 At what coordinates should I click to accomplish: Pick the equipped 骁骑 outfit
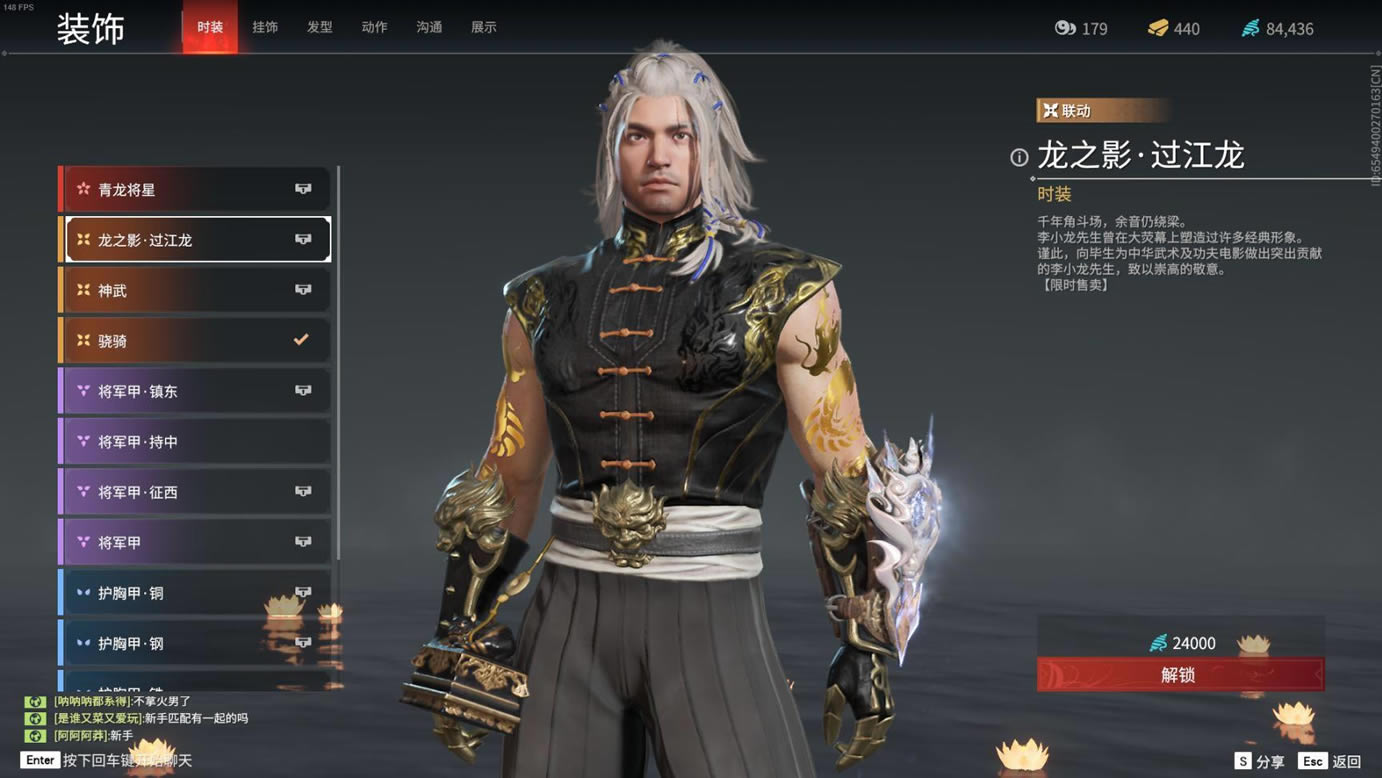click(196, 341)
